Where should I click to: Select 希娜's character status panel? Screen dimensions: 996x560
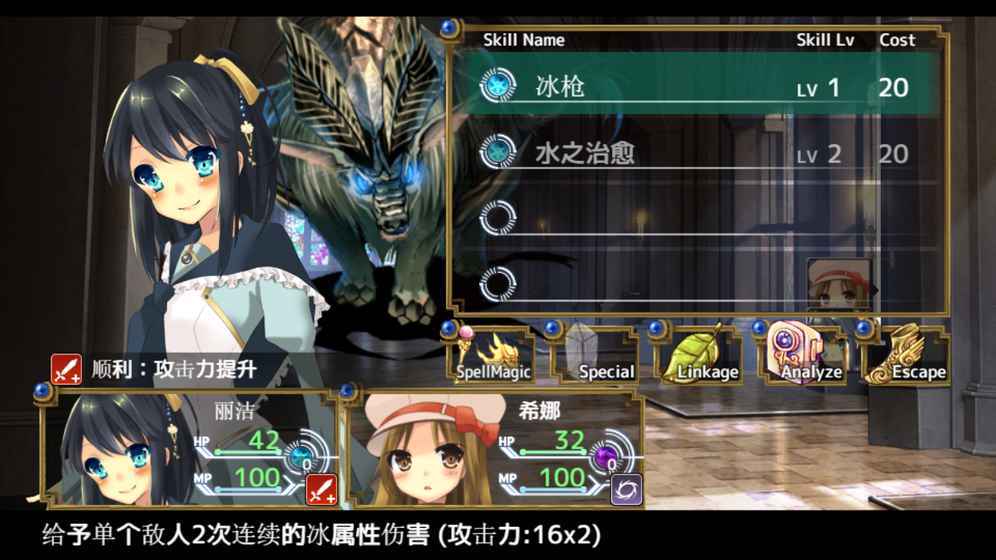coord(492,450)
